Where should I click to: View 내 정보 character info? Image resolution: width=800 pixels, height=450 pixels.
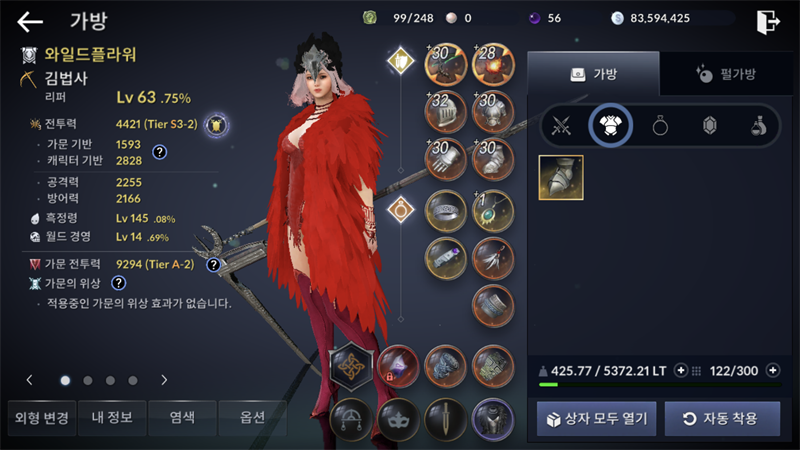[111, 417]
